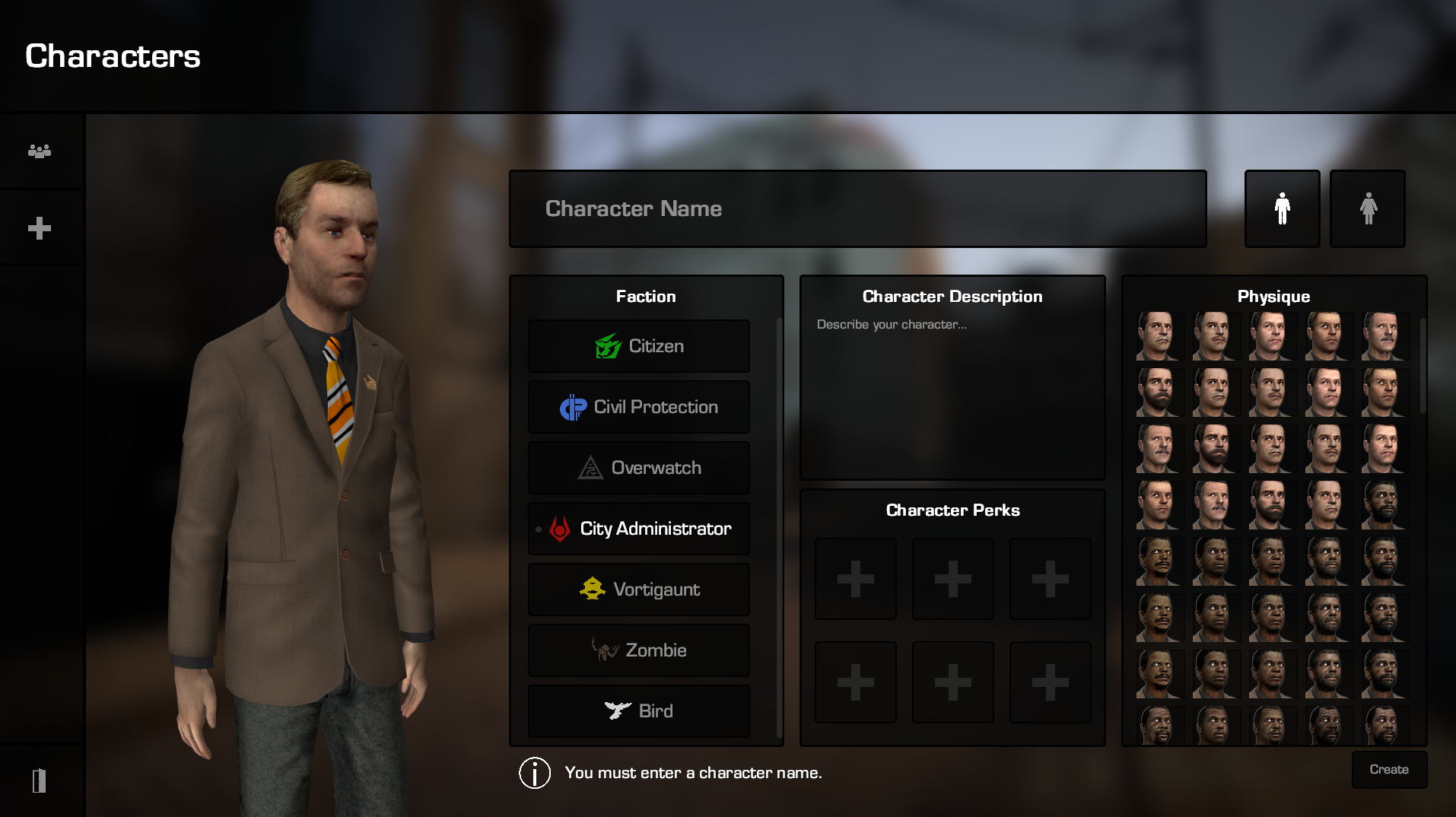Viewport: 1456px width, 817px height.
Task: Select the City Administrator faction
Action: 639,529
